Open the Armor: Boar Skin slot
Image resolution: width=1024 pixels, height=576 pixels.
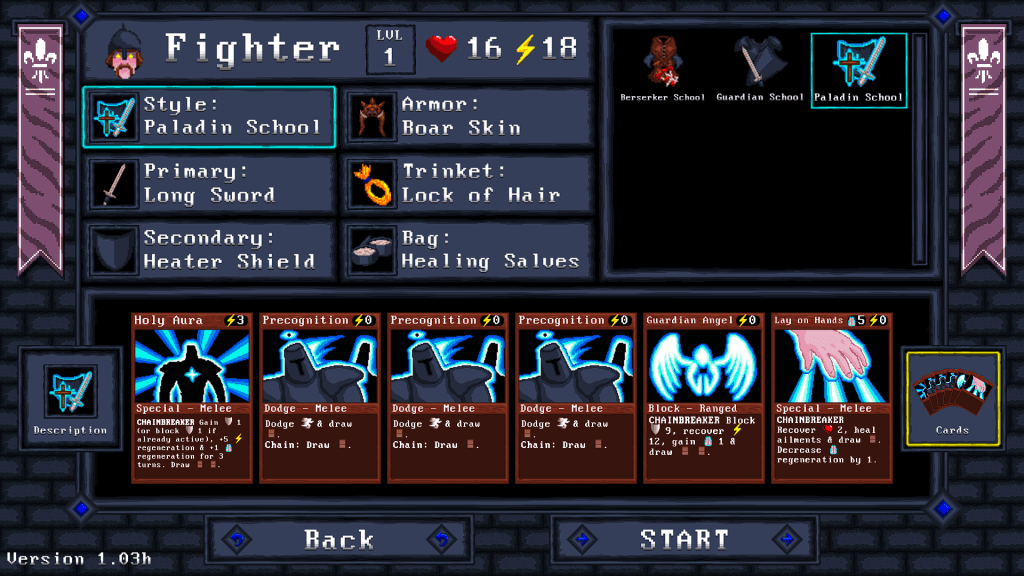coord(467,116)
